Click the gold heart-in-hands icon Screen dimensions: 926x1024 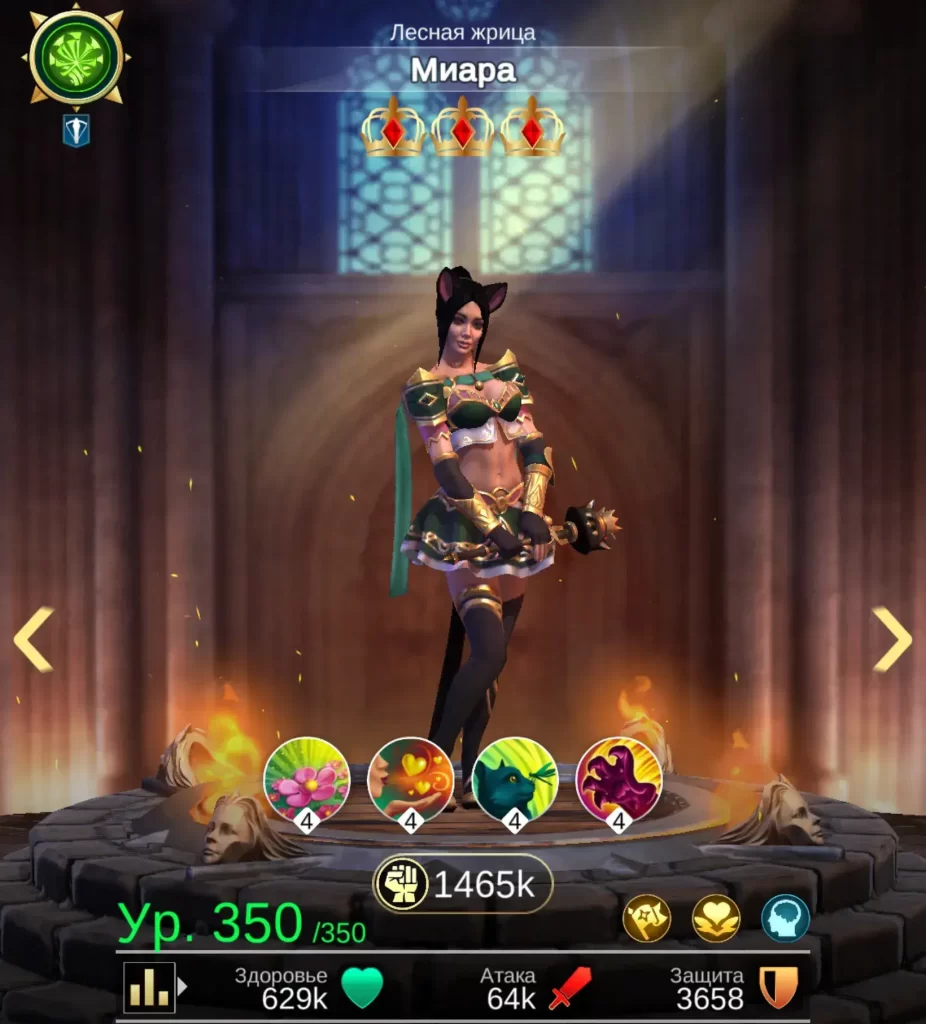[716, 918]
